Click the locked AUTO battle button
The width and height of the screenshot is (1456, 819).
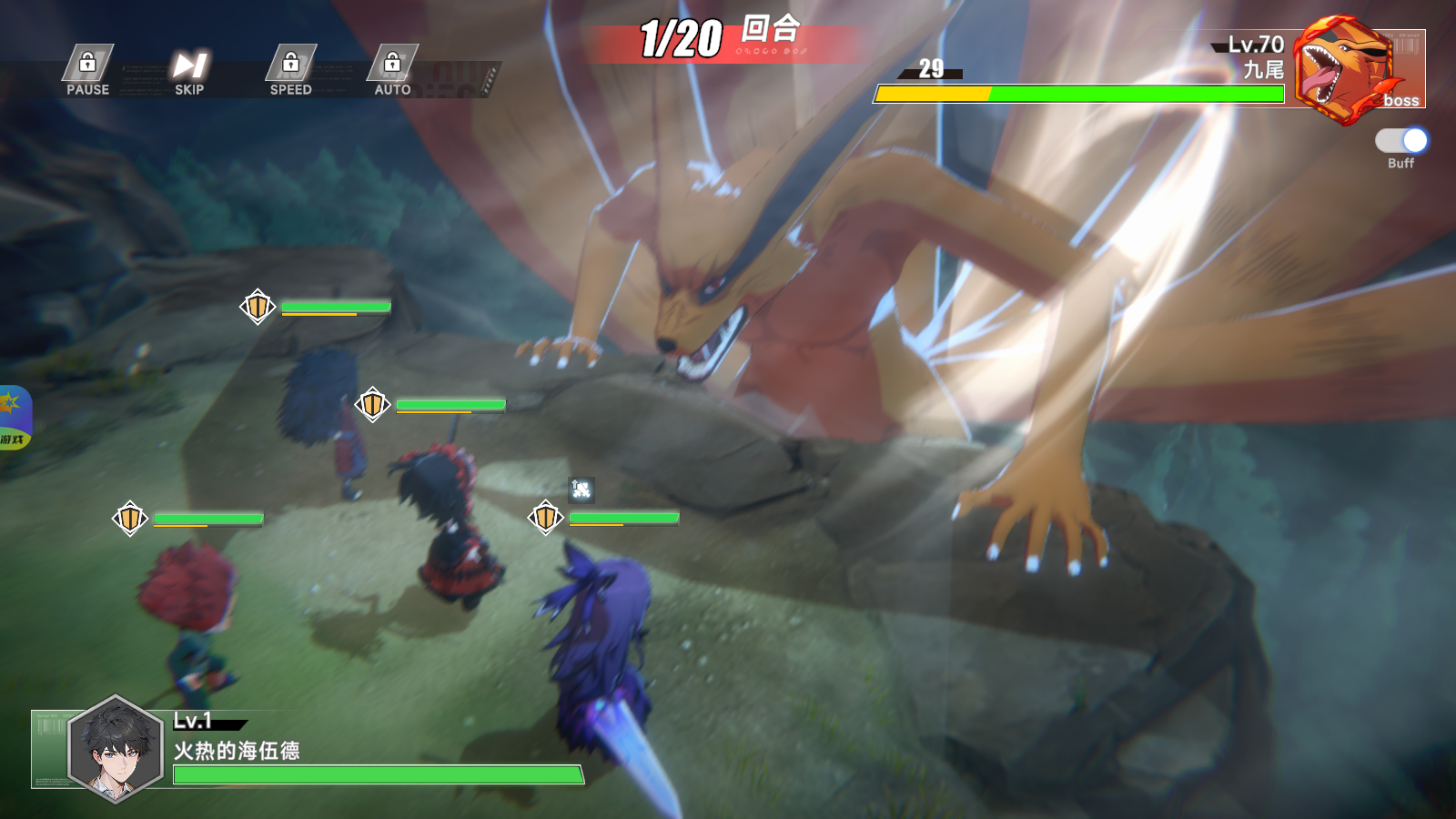[x=392, y=69]
